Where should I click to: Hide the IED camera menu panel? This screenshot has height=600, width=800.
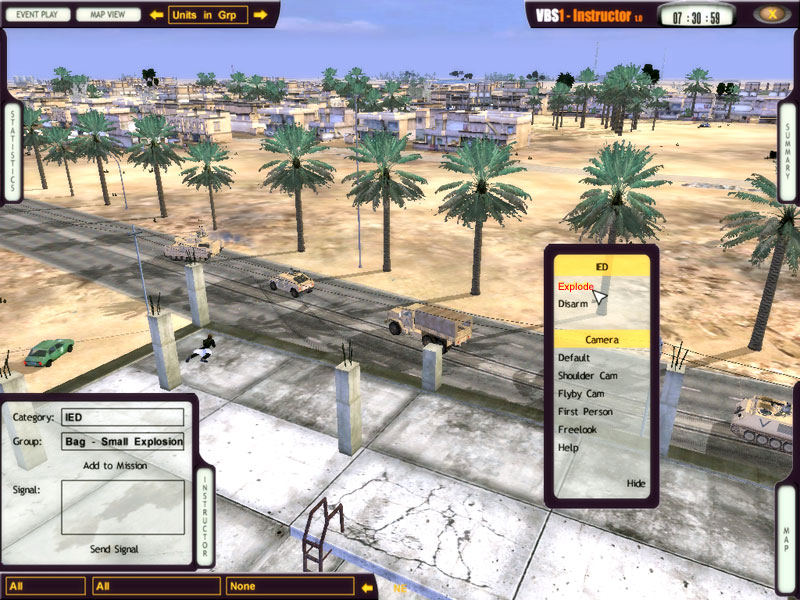(x=636, y=484)
